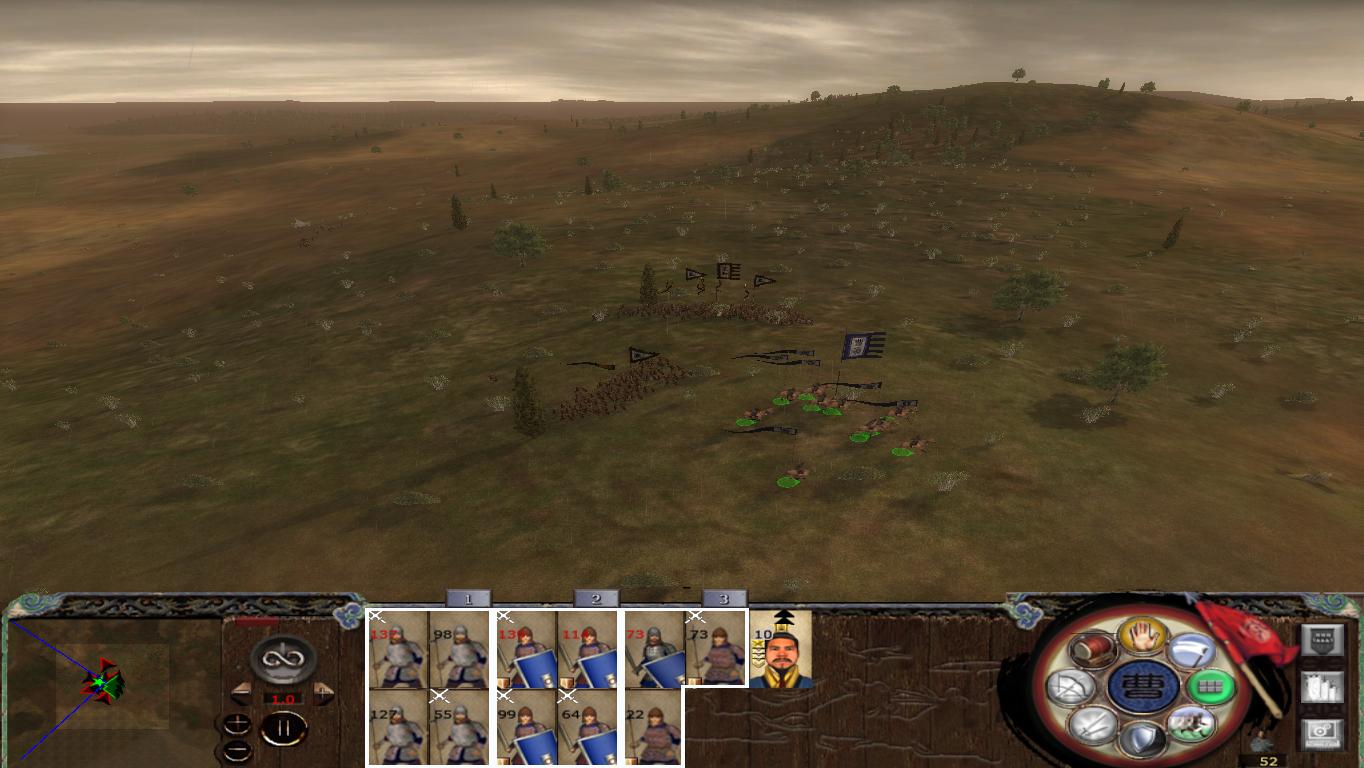The image size is (1364, 768).
Task: Activate cinematic camera with the bottom-right camera icon
Action: (x=1323, y=731)
